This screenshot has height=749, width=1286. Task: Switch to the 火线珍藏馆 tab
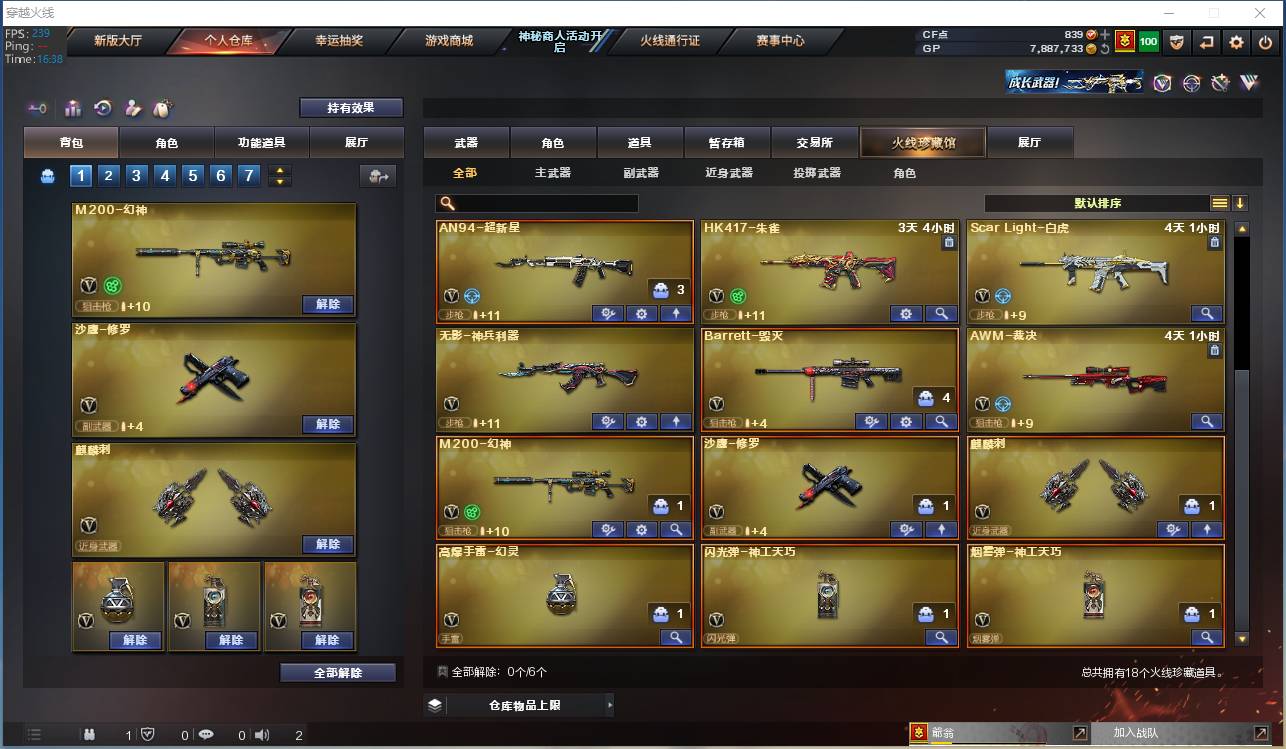coord(921,142)
